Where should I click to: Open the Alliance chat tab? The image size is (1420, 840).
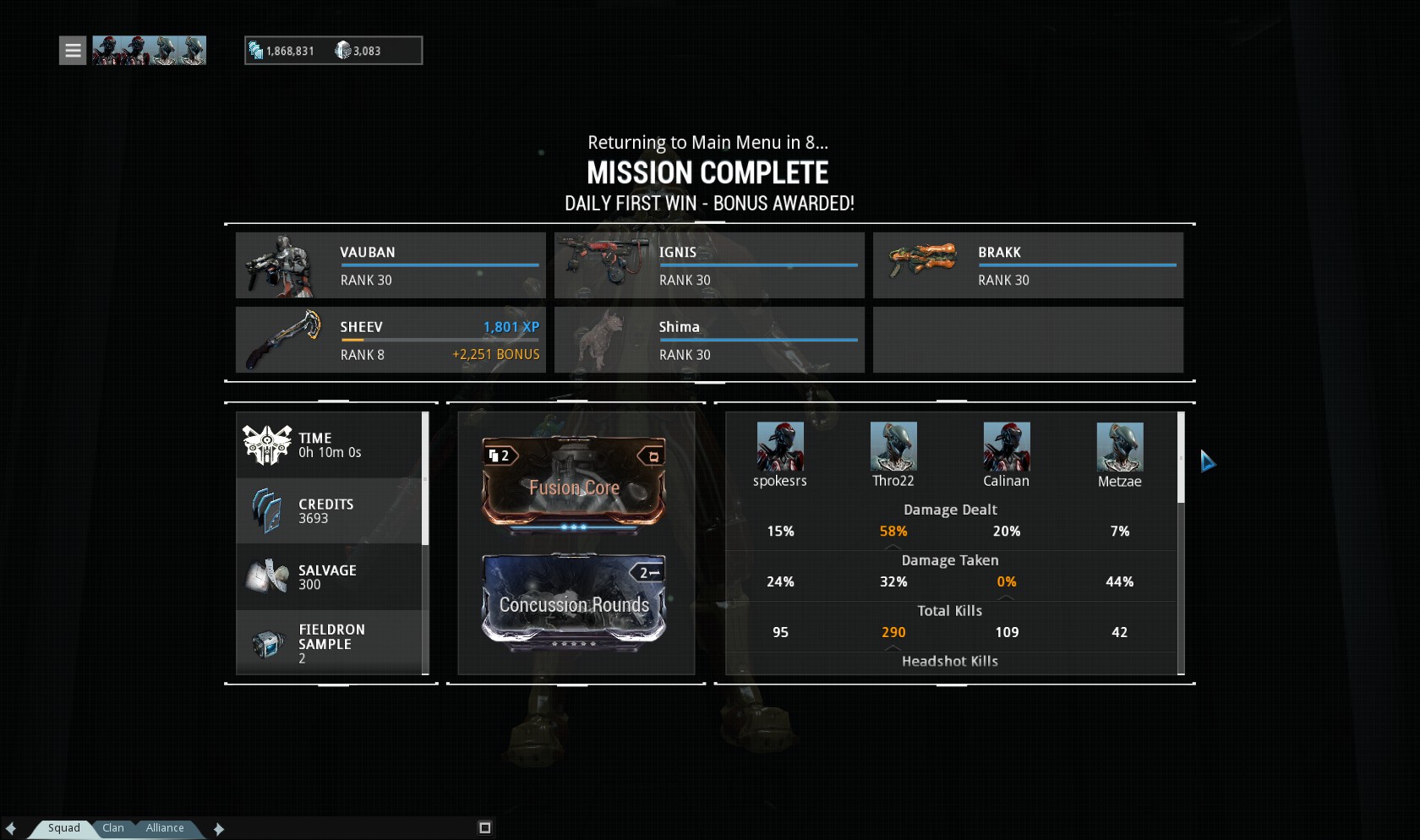click(165, 828)
